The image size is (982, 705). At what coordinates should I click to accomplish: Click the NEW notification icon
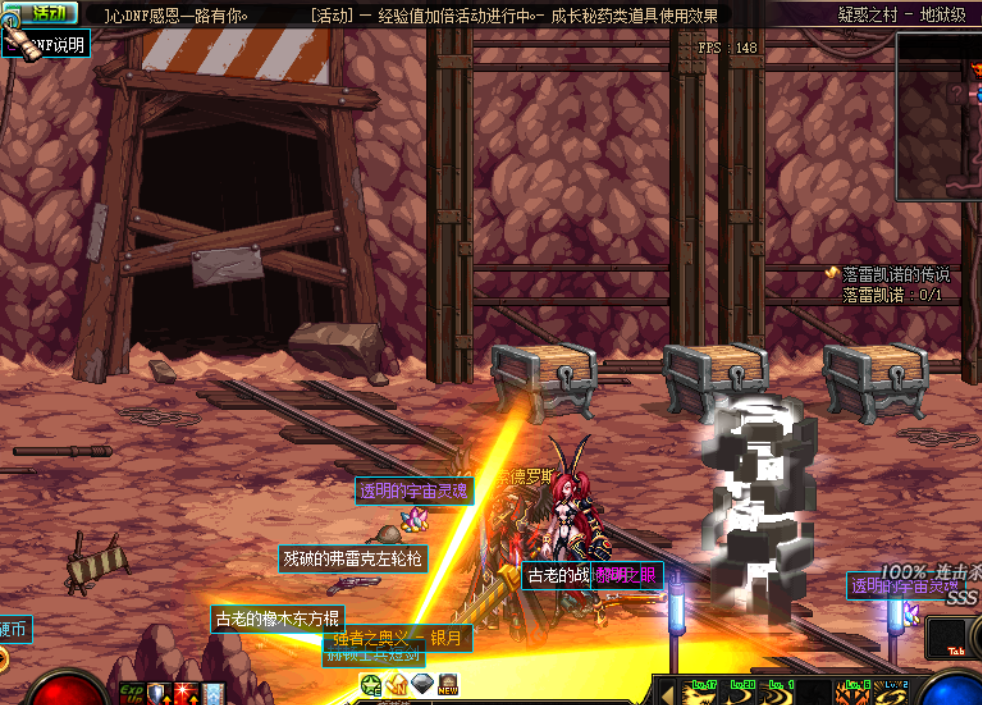click(x=448, y=686)
